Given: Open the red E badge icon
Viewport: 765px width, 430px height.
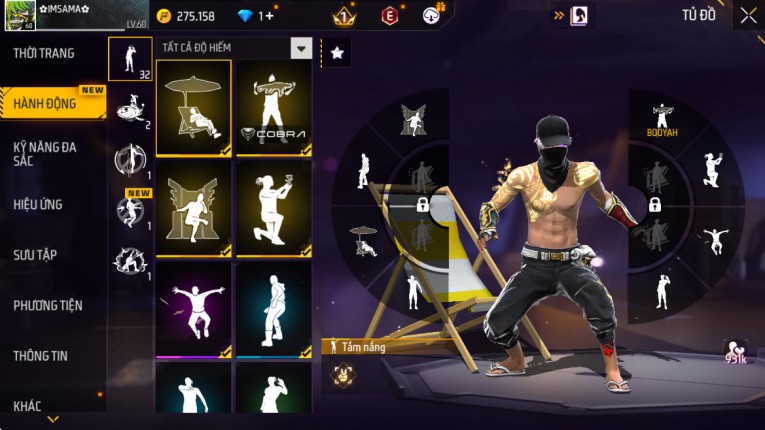Looking at the screenshot, I should click(x=390, y=16).
